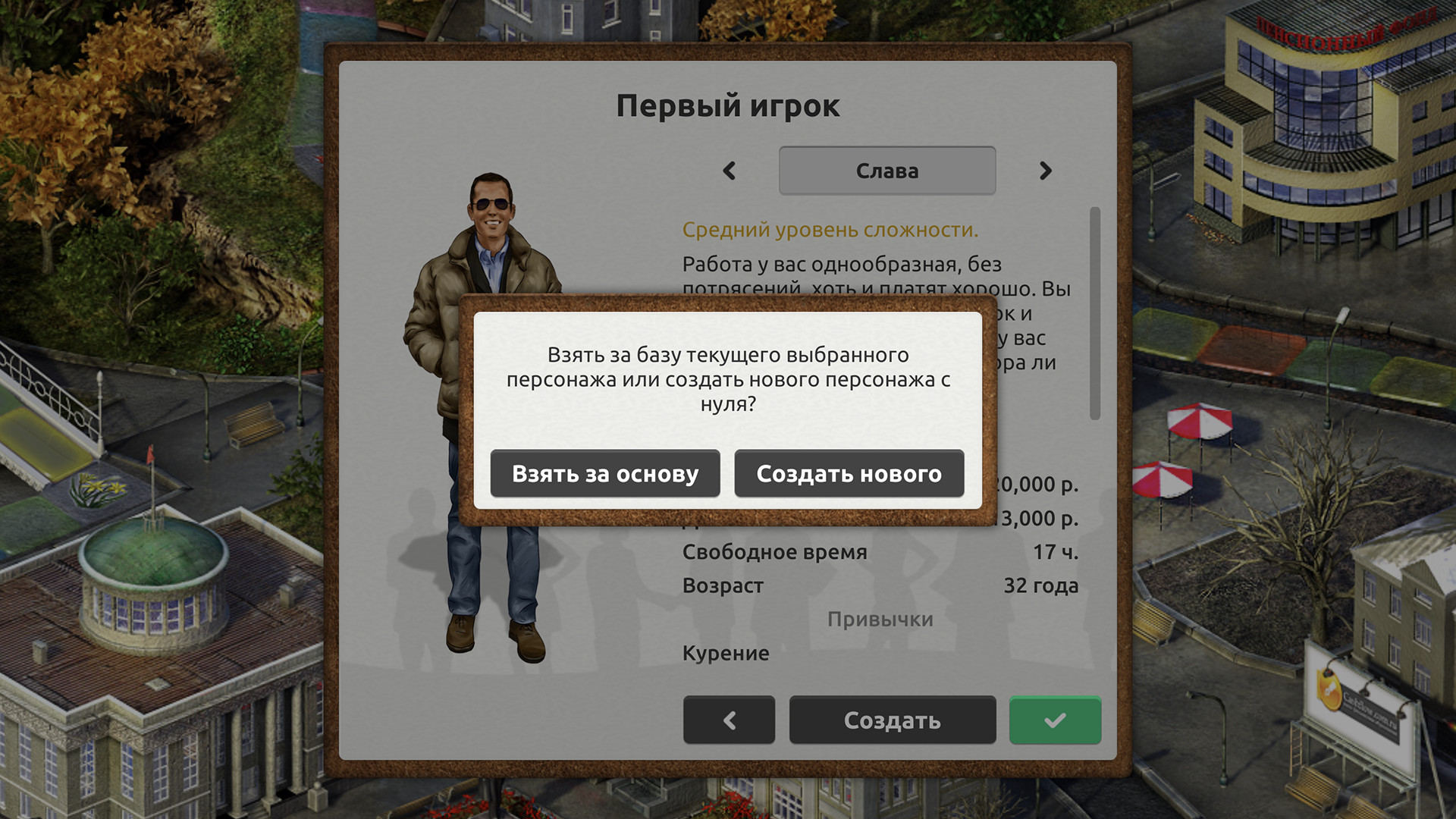Select Создать нового to start from scratch

(x=849, y=473)
